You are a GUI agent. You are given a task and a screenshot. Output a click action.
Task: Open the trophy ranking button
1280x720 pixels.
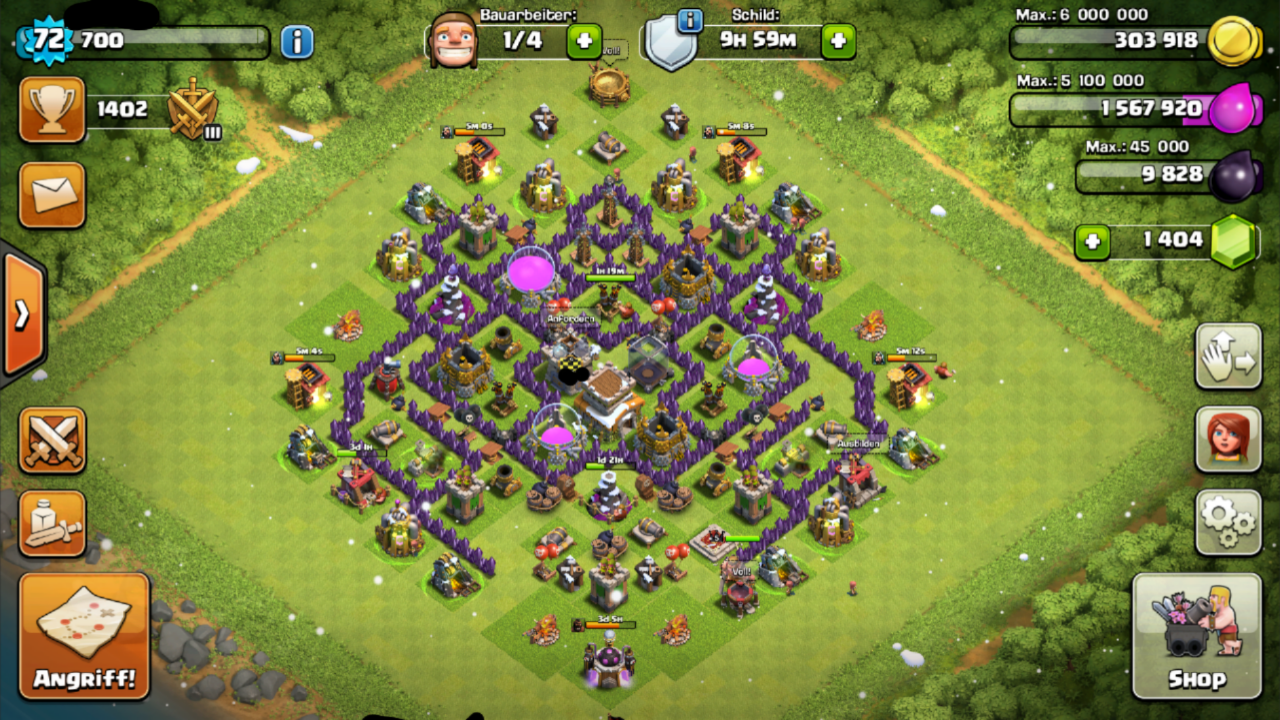click(x=52, y=110)
